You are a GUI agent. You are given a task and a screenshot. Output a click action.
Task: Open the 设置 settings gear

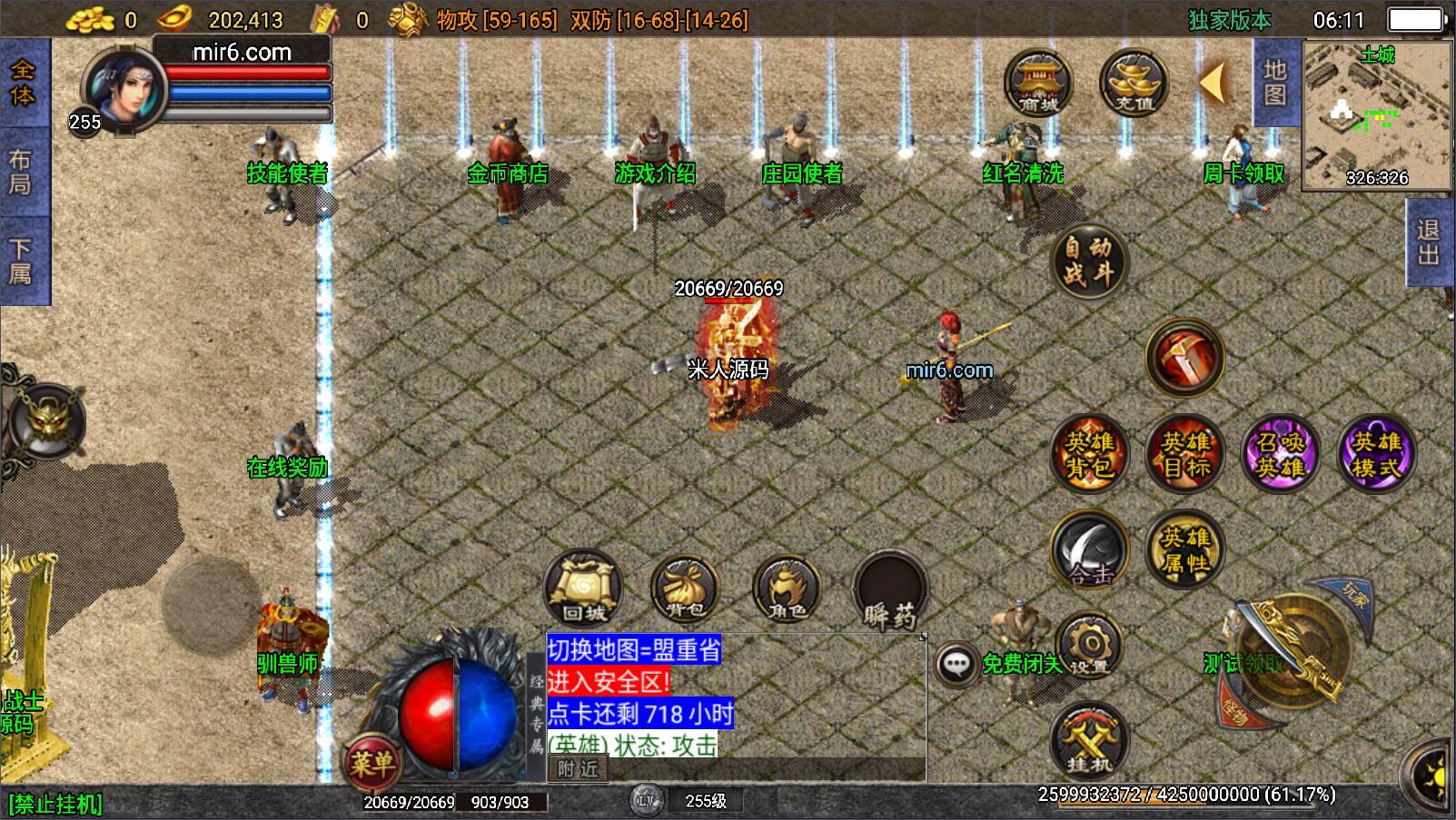1089,647
